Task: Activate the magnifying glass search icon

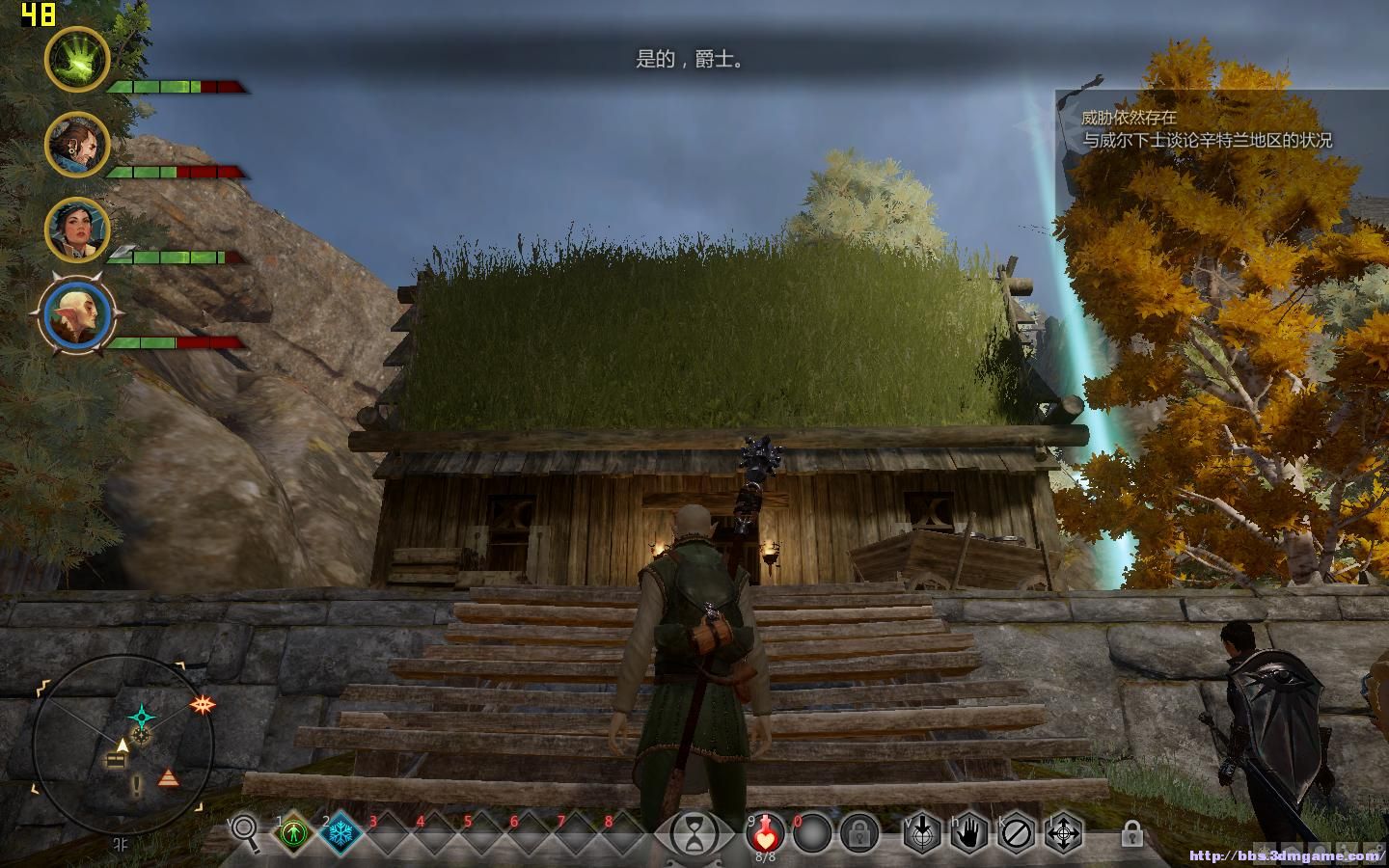Action: [x=245, y=831]
